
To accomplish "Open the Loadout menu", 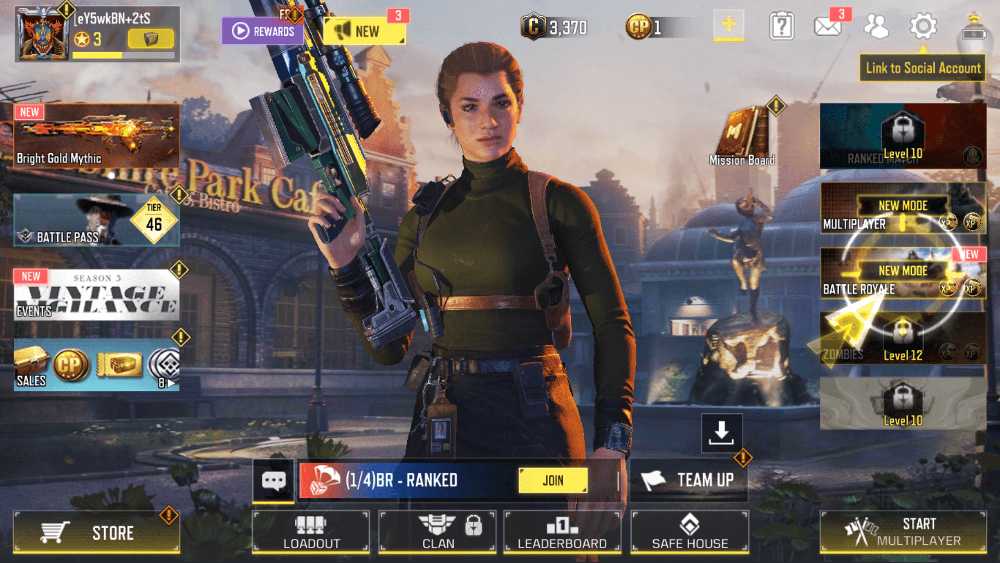I will (x=311, y=531).
